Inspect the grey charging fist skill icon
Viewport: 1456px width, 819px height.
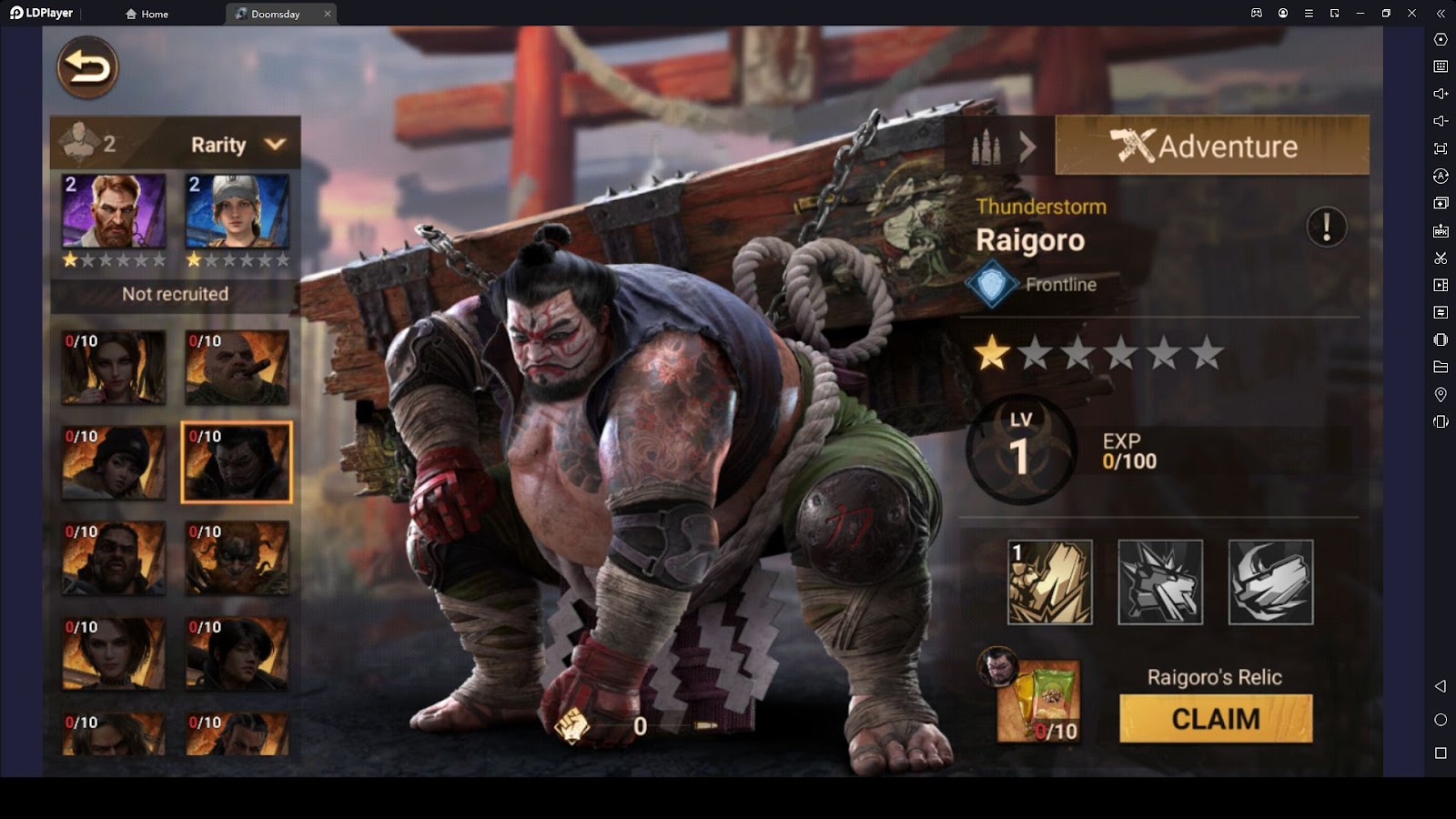click(x=1270, y=582)
